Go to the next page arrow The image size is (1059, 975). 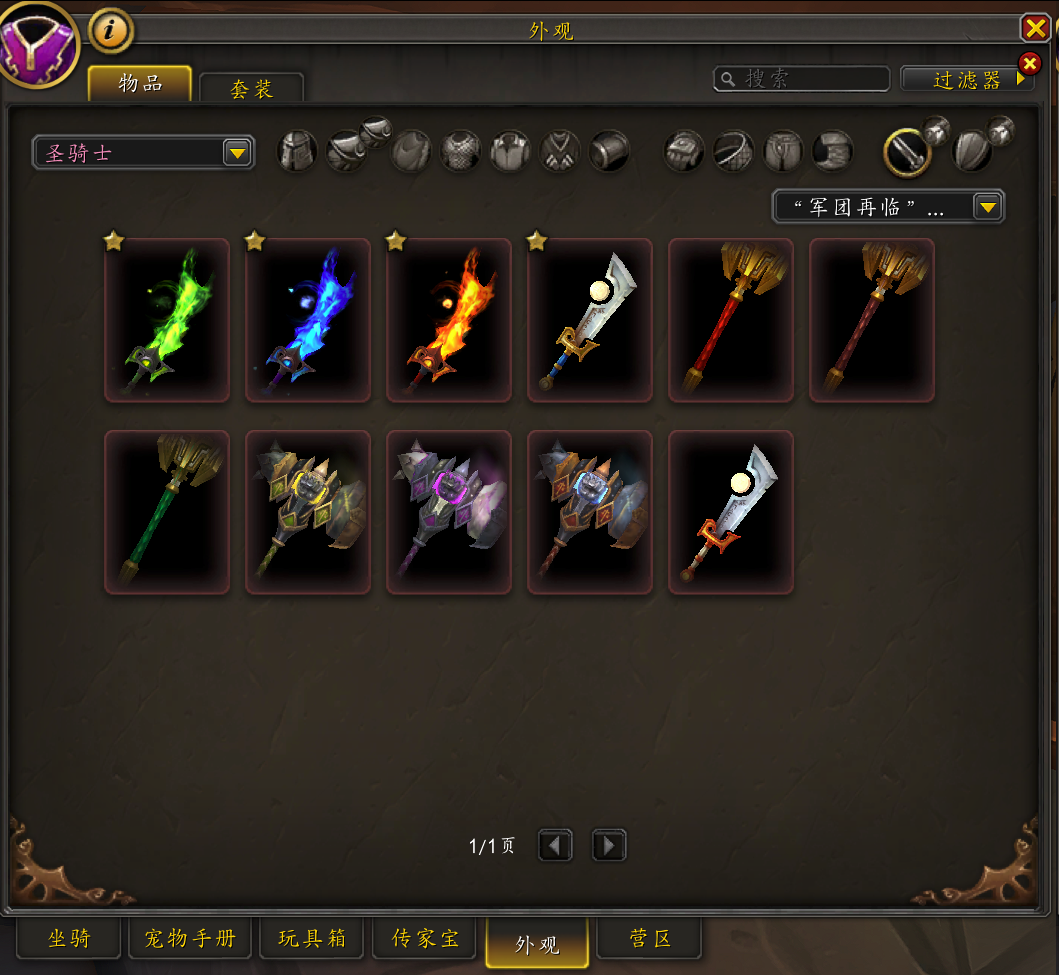pyautogui.click(x=609, y=847)
